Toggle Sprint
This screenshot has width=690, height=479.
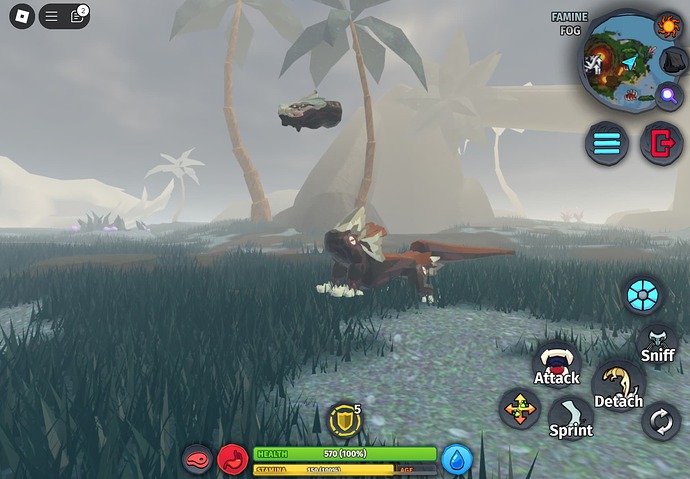coord(571,418)
